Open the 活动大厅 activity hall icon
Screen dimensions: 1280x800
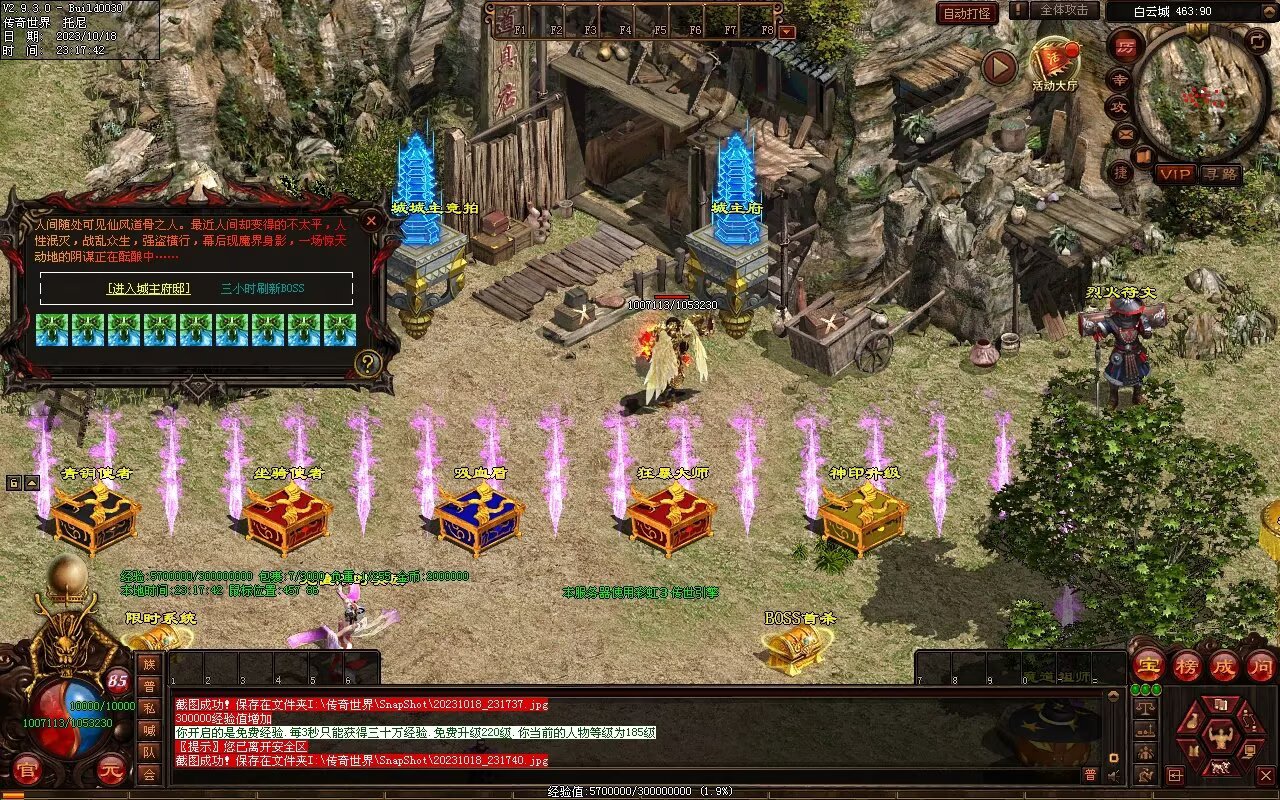point(1055,63)
